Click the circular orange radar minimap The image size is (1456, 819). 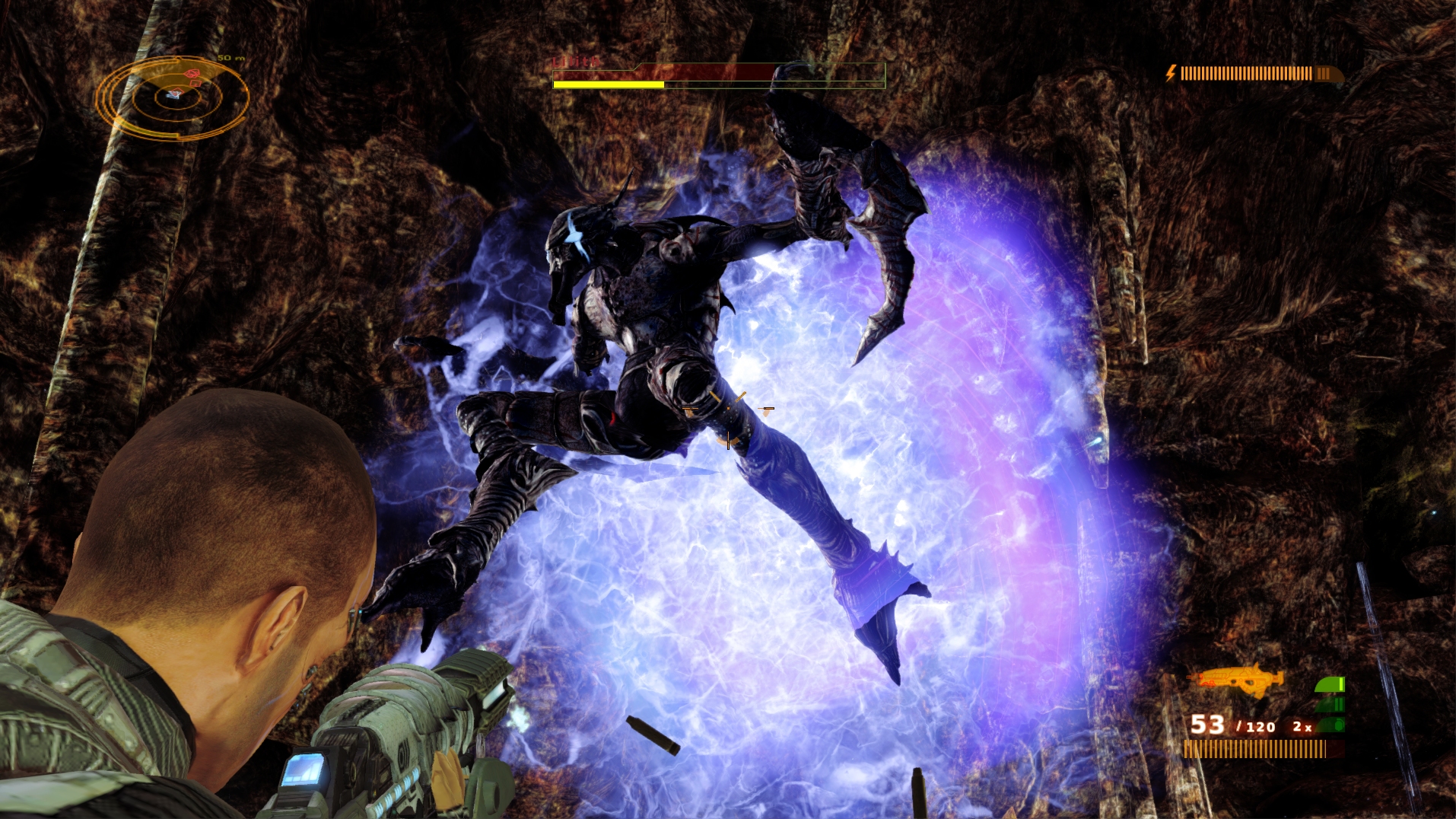click(173, 97)
